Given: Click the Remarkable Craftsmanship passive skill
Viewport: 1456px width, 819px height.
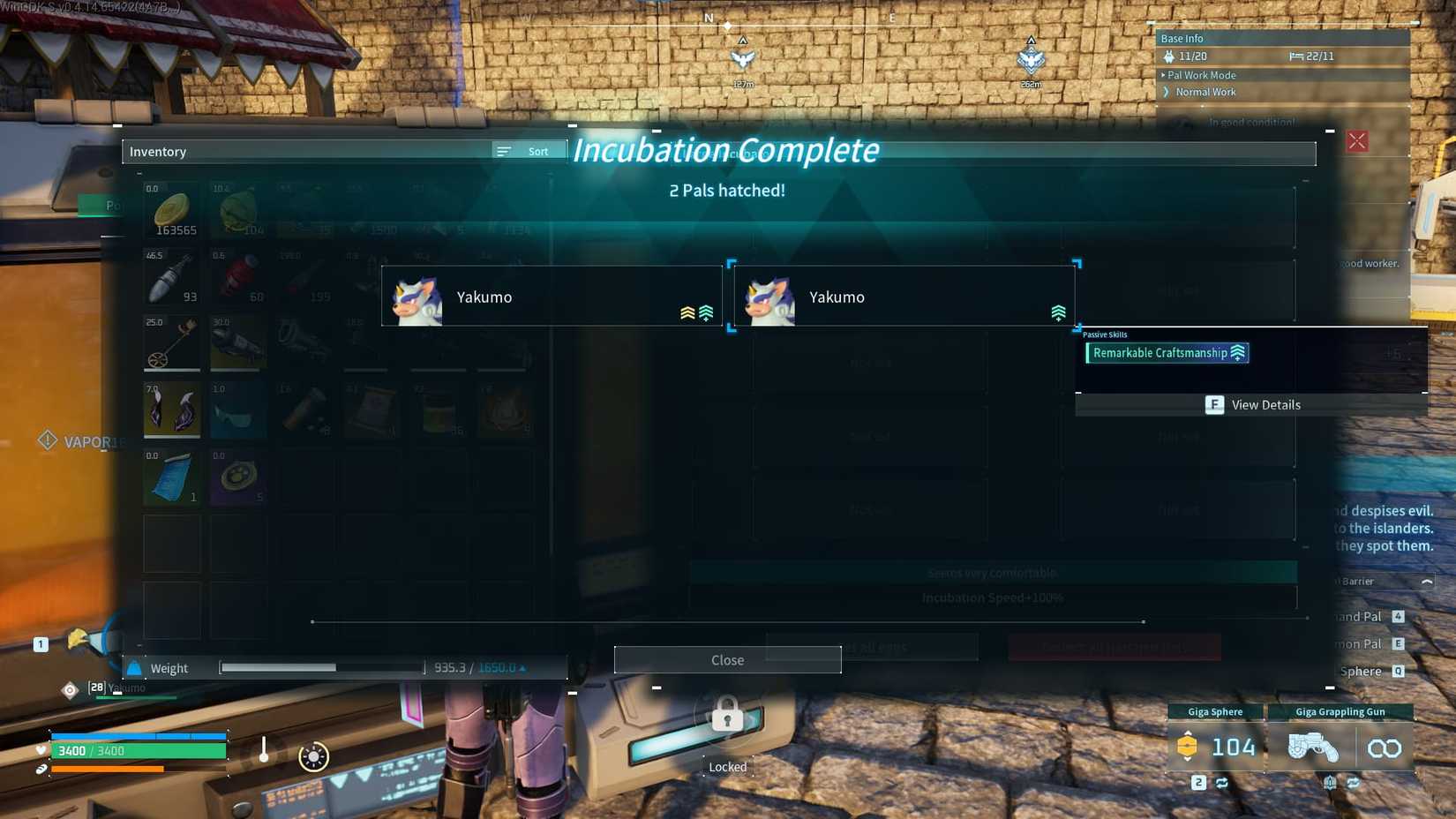Looking at the screenshot, I should click(1165, 352).
